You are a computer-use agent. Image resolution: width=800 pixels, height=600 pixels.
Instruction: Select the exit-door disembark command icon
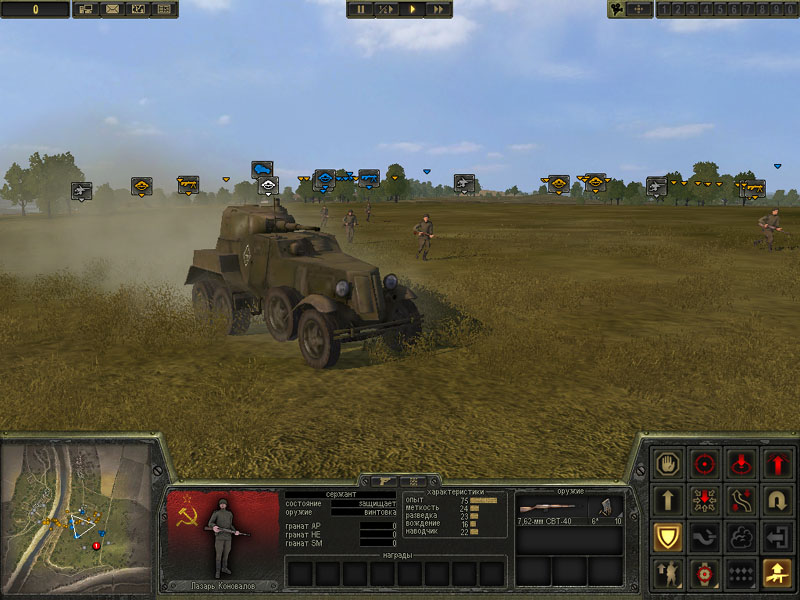777,537
